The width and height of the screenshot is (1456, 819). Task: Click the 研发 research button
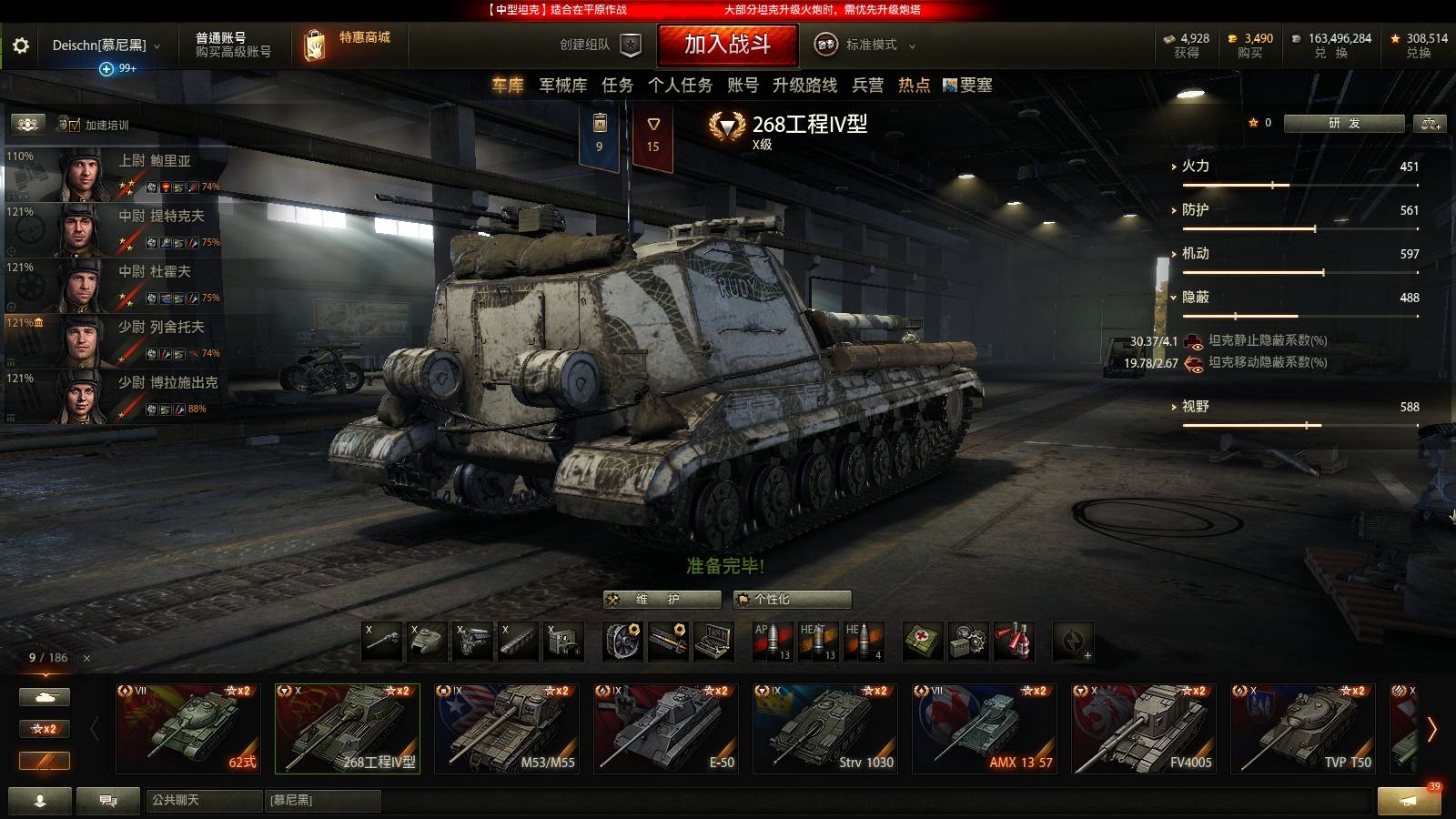point(1346,123)
